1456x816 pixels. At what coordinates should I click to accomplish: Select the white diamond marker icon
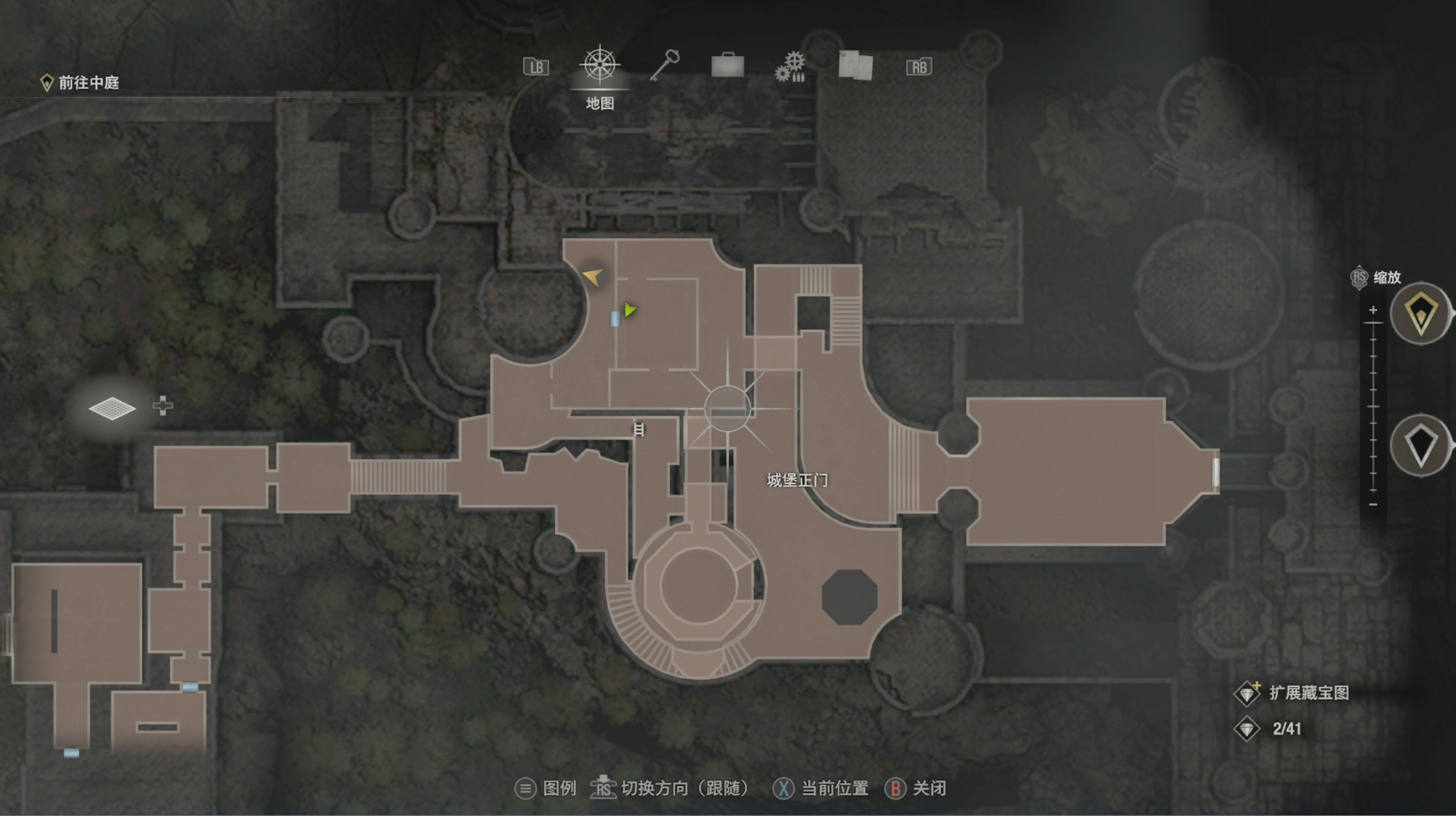(x=1421, y=446)
